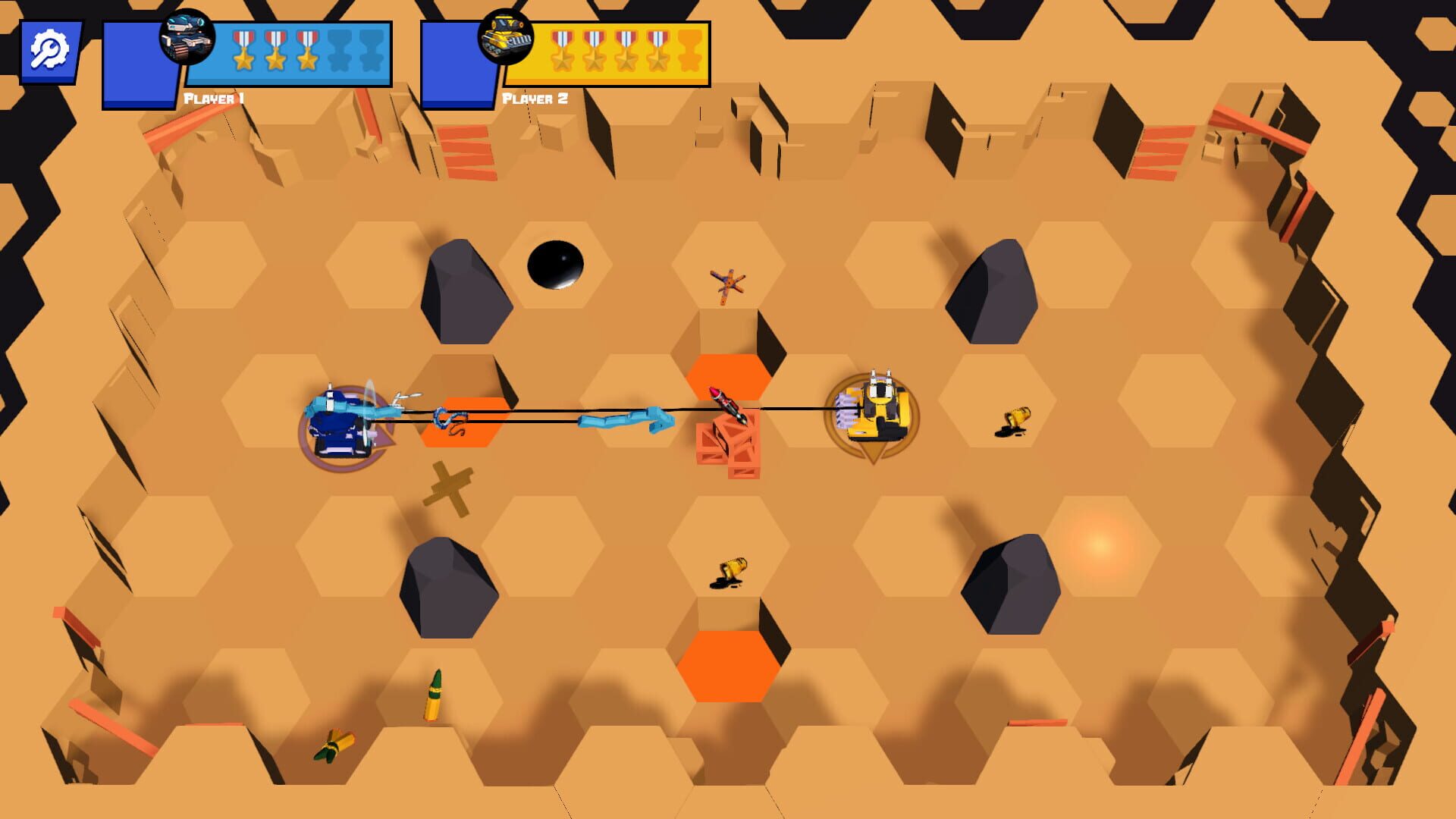The image size is (1456, 819).
Task: Select the blue tank in the arena
Action: coord(341,425)
